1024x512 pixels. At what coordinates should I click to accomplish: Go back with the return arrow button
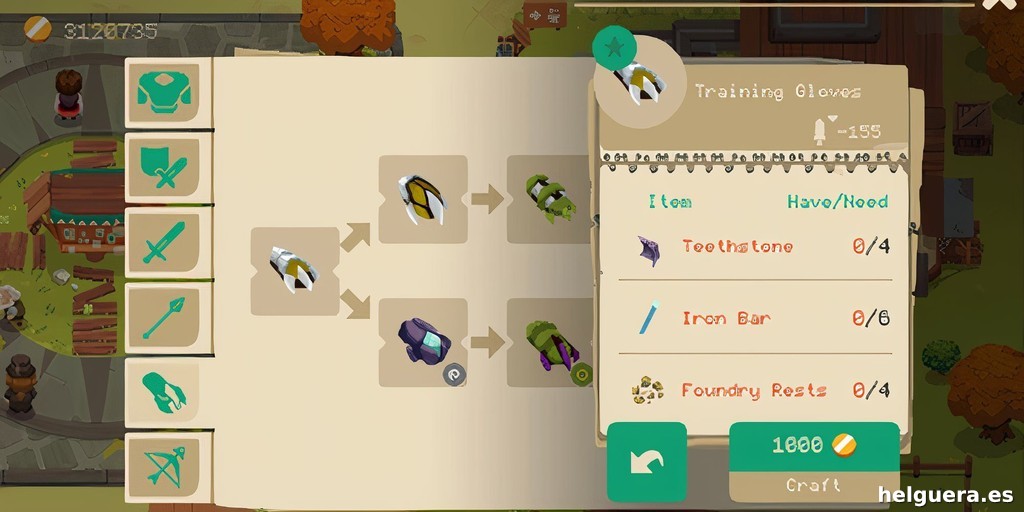[x=646, y=461]
